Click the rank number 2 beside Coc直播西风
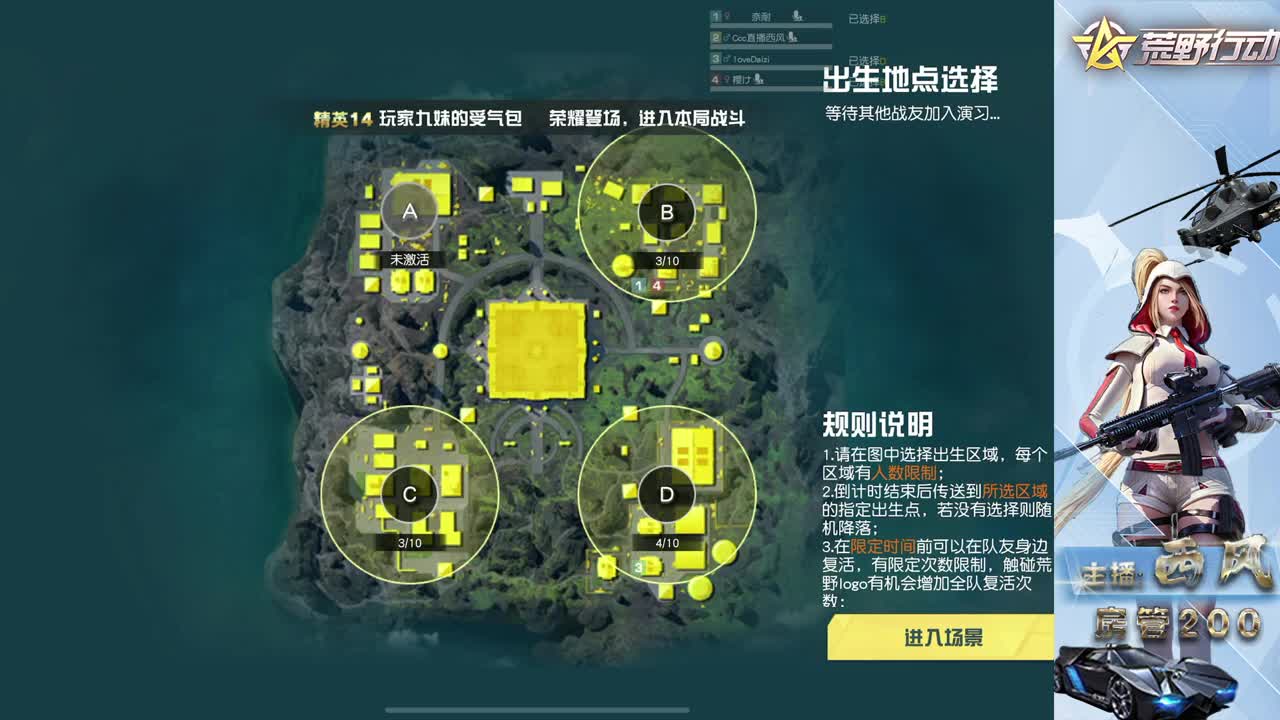The height and width of the screenshot is (720, 1280). tap(717, 36)
